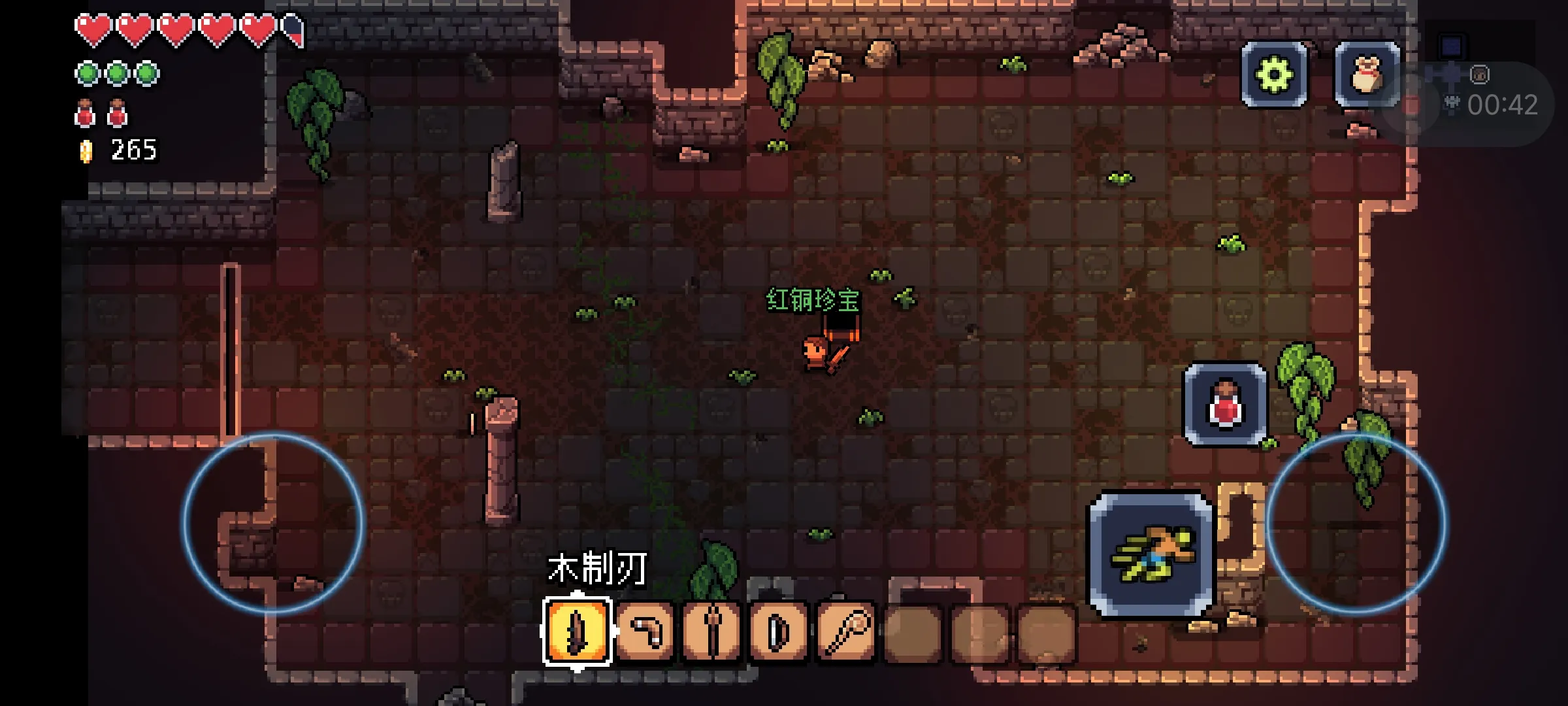Screen dimensions: 1568x706
Task: Tap the movement joystick ring
Action: coord(272,523)
